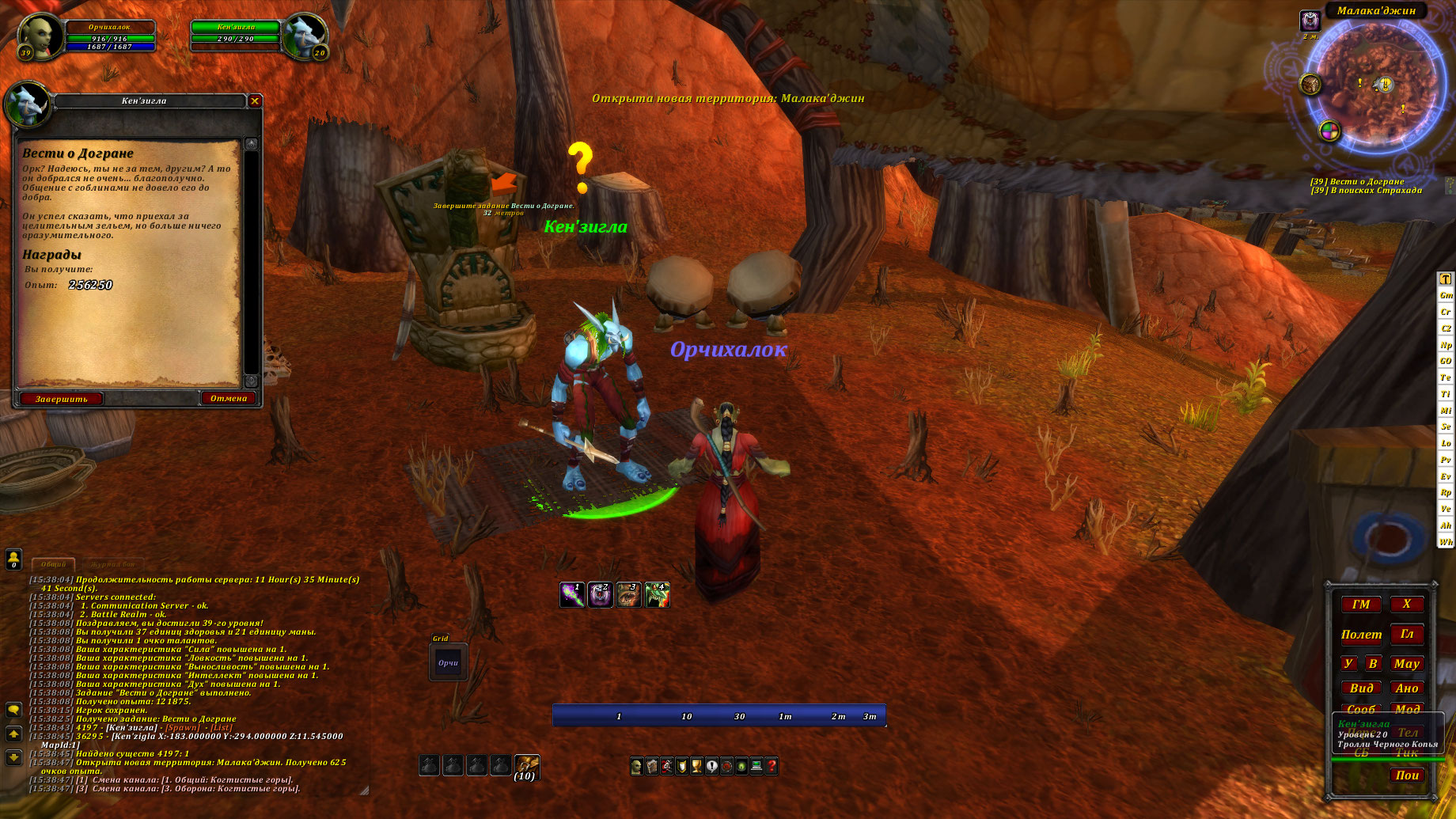Image resolution: width=1456 pixels, height=819 pixels.
Task: Switch to the Общий chat tab
Action: pos(53,564)
